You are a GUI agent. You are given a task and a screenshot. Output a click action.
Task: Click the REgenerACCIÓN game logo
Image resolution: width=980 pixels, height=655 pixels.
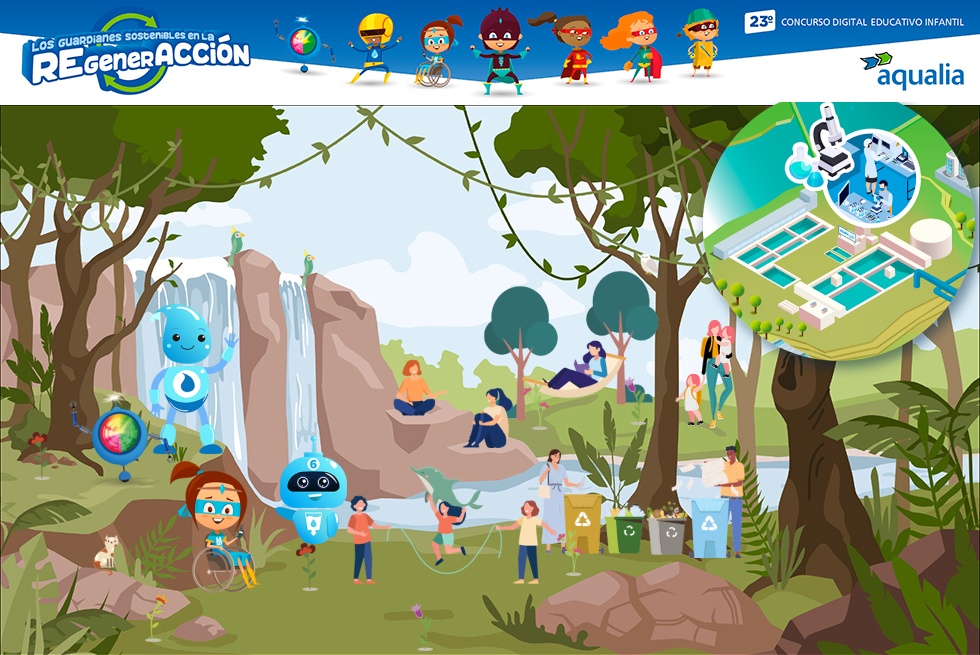[136, 55]
